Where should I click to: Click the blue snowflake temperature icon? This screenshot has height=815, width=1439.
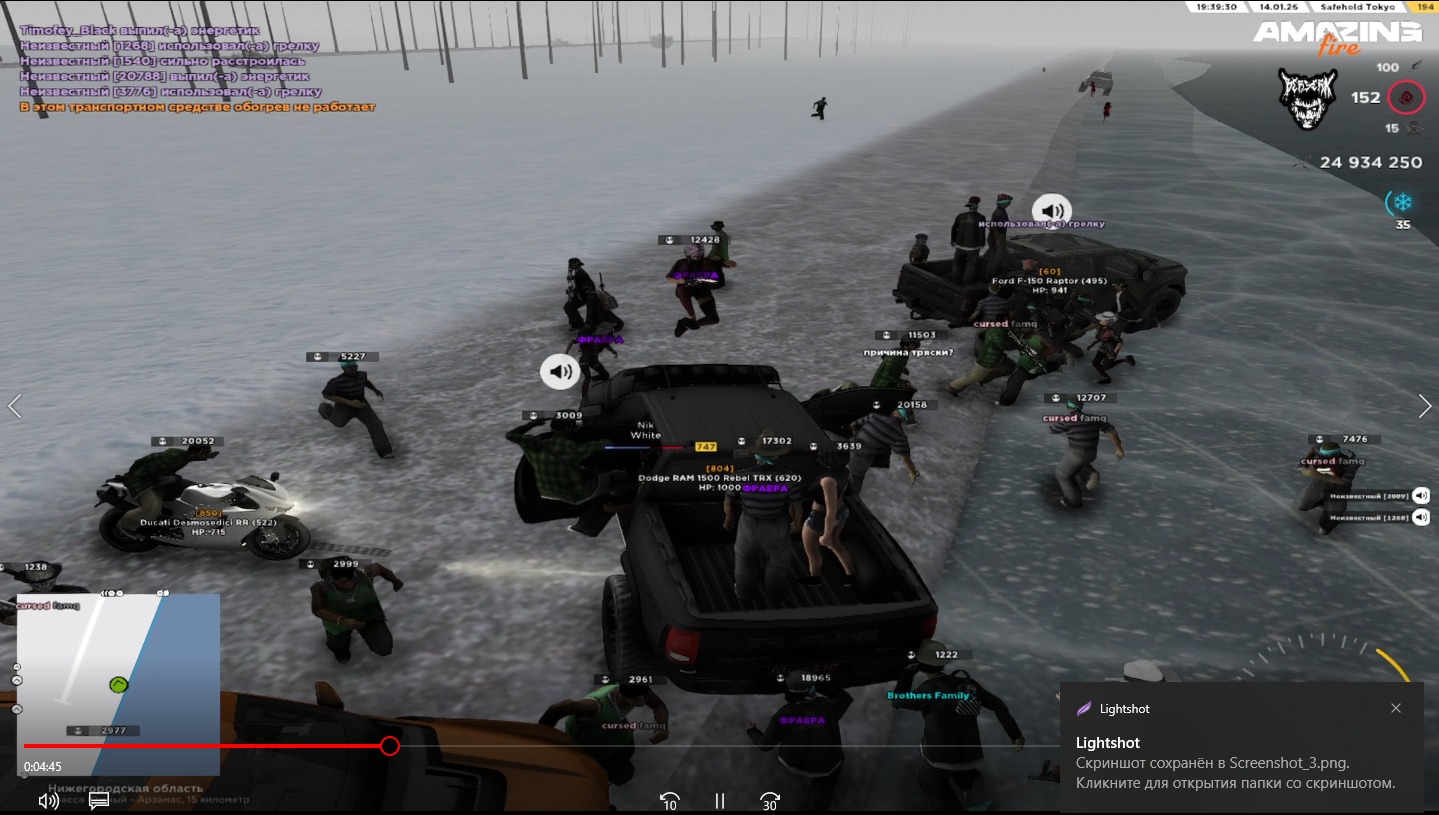[x=1402, y=203]
